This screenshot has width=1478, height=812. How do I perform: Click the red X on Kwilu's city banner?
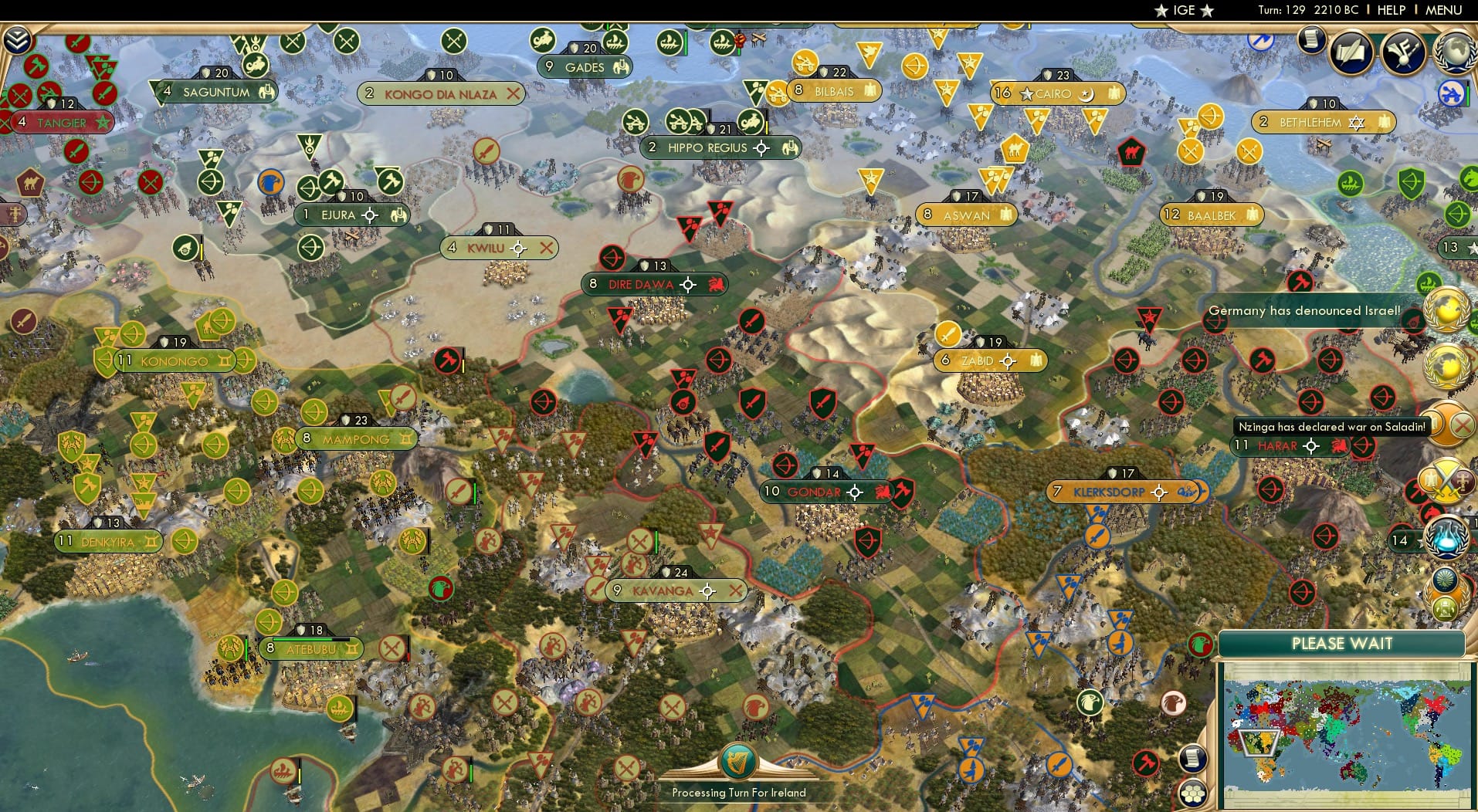click(x=548, y=249)
